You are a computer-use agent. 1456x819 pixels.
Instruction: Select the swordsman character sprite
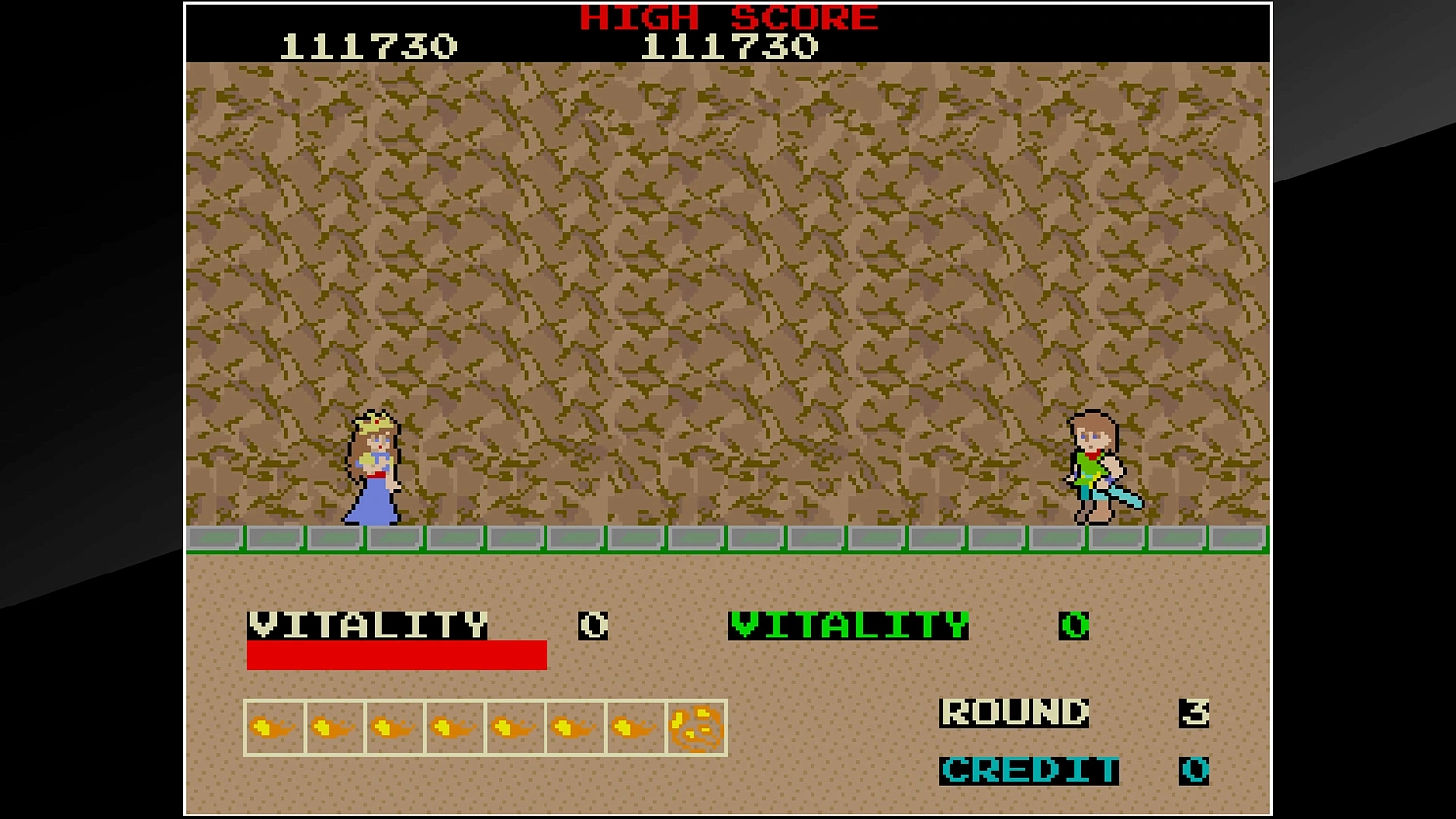1097,466
